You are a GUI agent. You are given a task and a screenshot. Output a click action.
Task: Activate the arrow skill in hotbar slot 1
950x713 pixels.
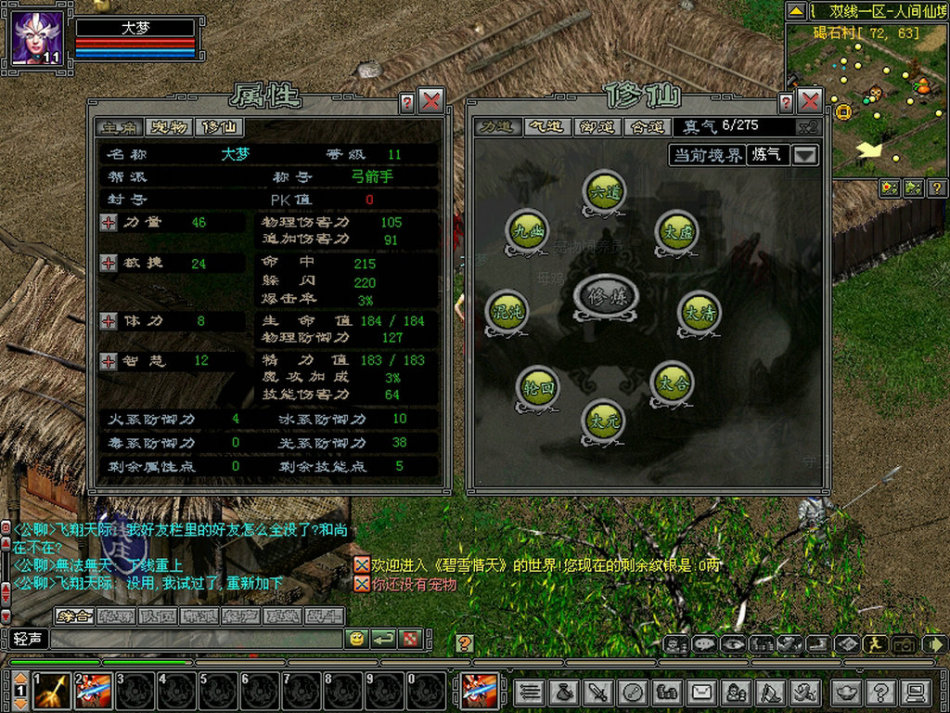click(x=52, y=691)
